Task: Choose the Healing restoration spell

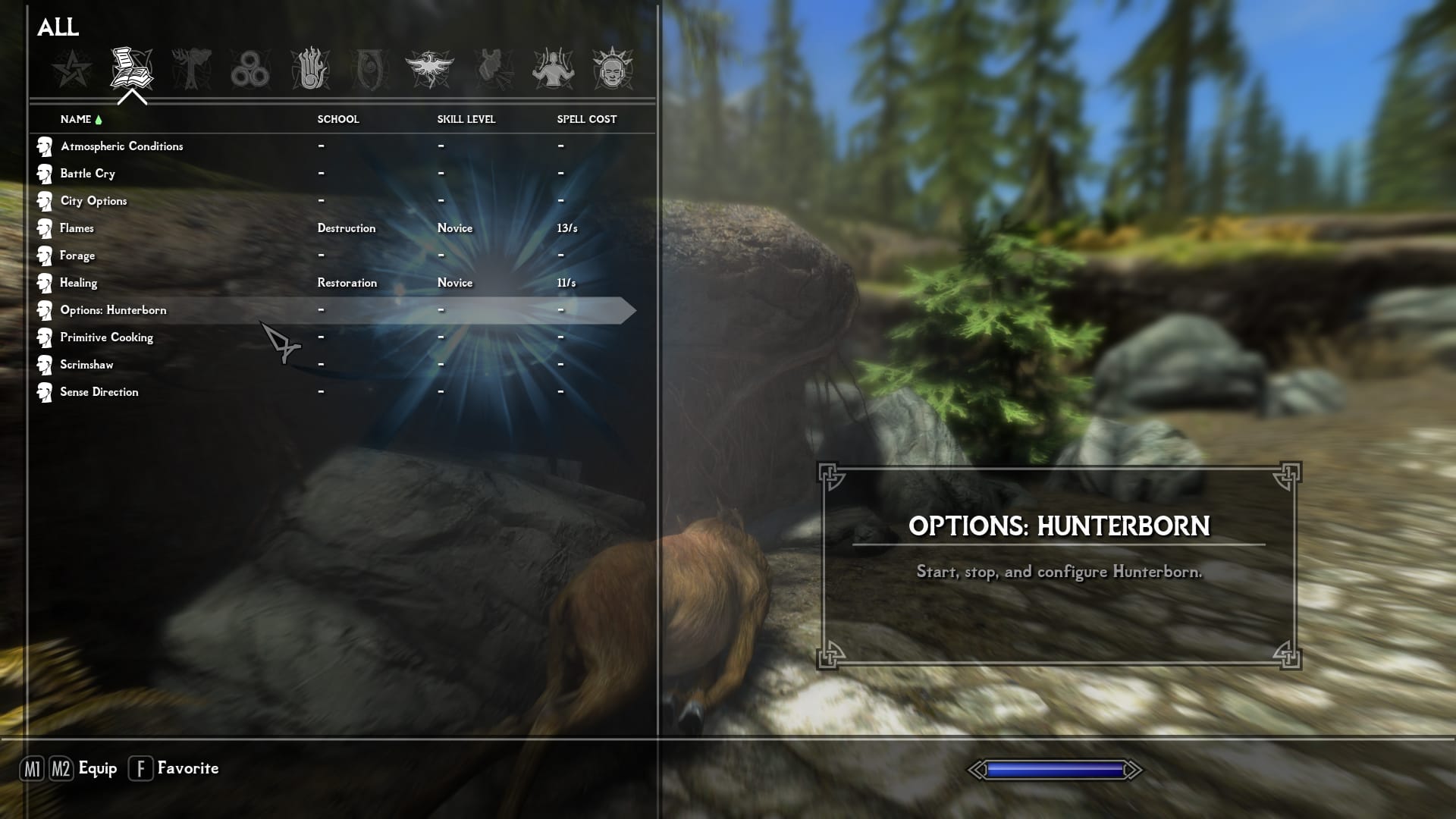Action: pos(79,283)
